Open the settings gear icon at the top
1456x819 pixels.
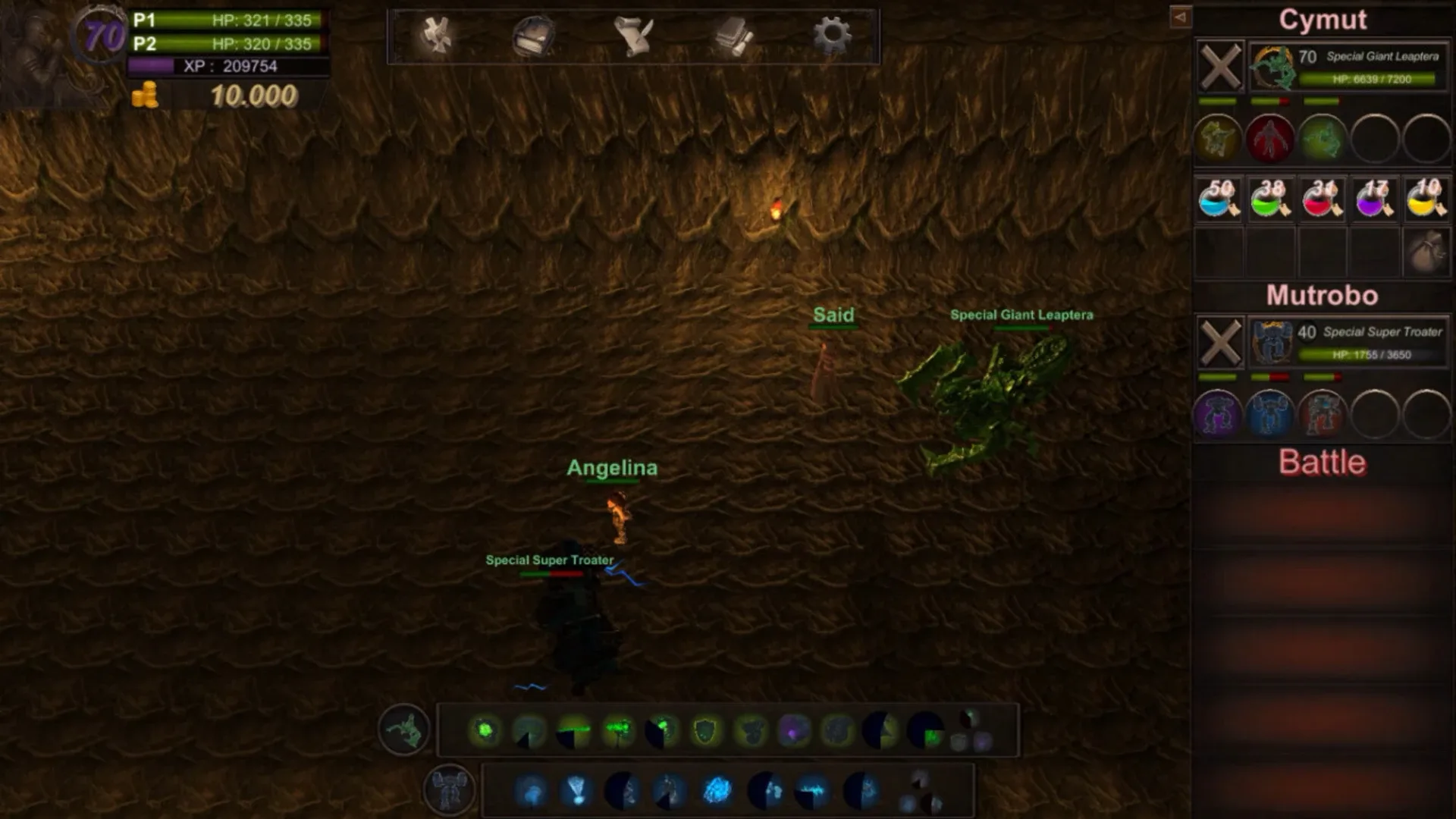[x=832, y=34]
